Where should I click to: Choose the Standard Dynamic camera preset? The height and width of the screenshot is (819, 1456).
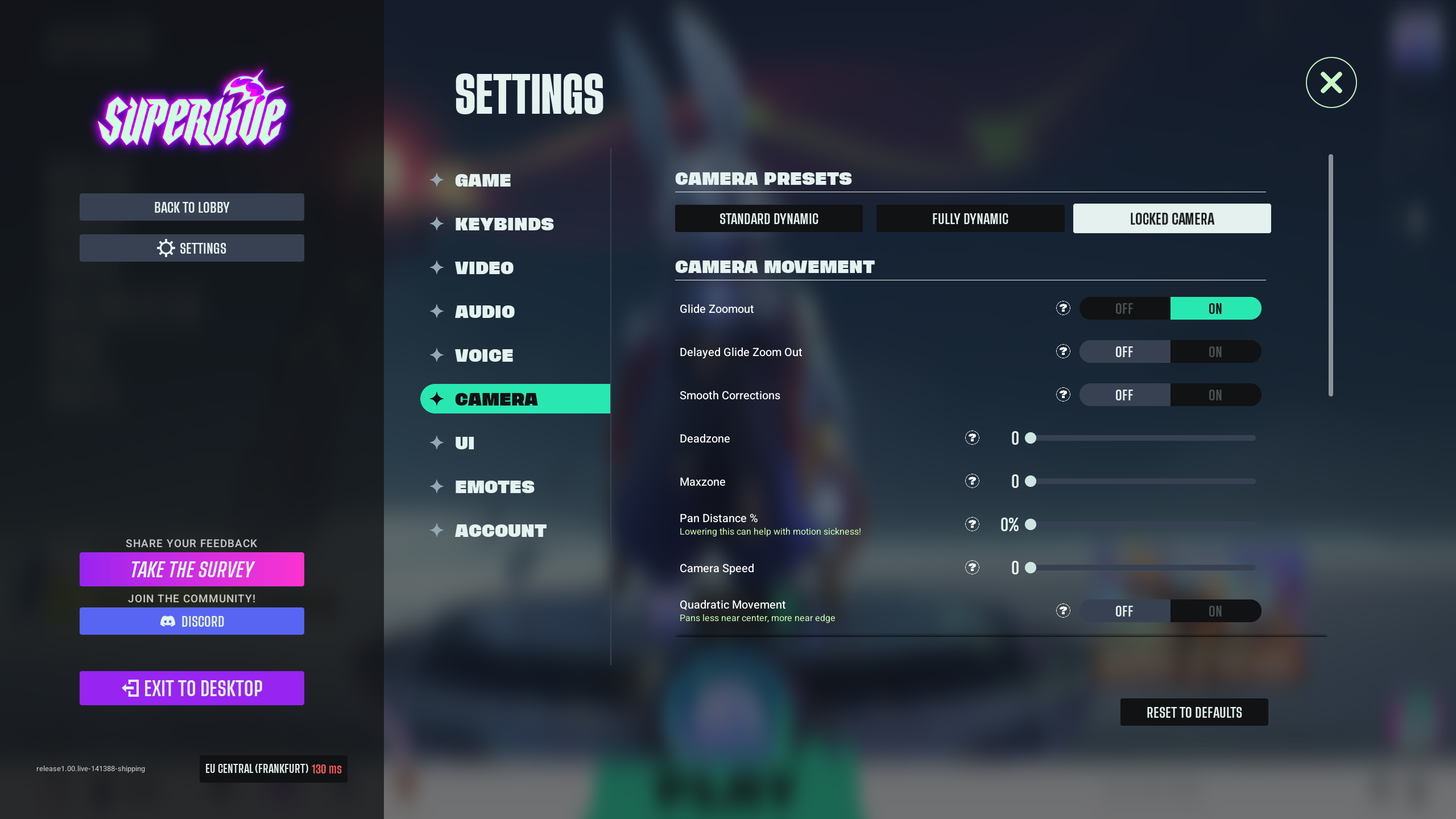pos(768,219)
